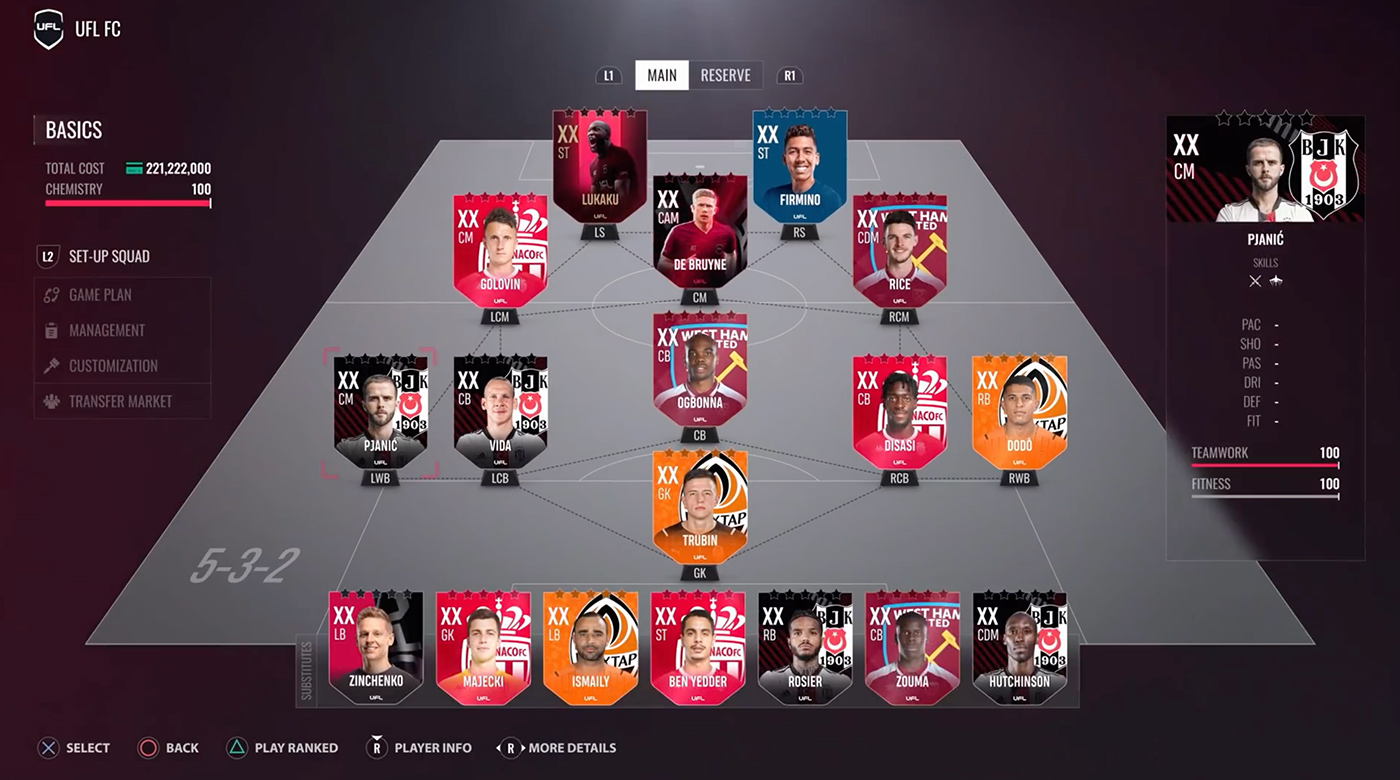The image size is (1400, 780).
Task: Select the Hutchinson substitute card
Action: pyautogui.click(x=1020, y=647)
